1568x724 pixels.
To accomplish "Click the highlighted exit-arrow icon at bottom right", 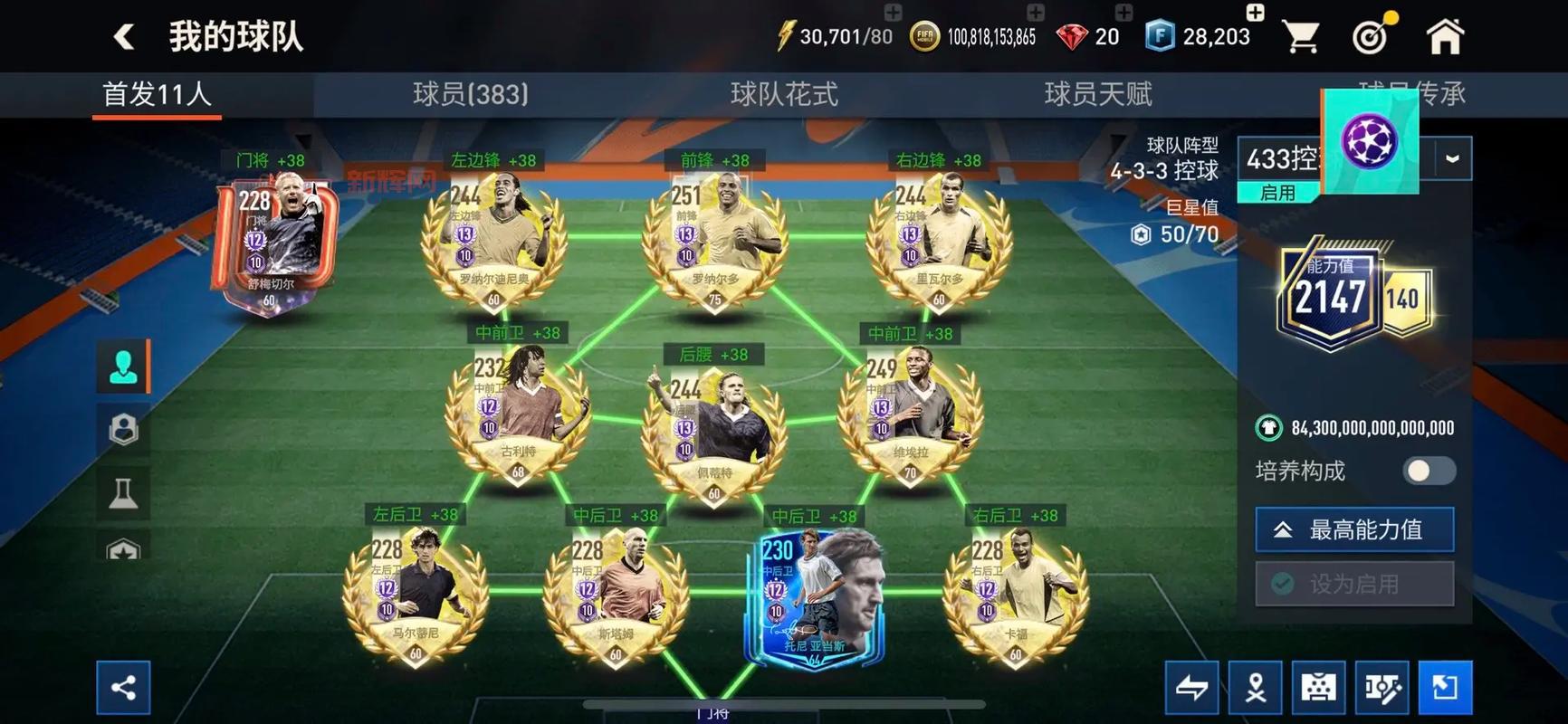I will point(1446,686).
